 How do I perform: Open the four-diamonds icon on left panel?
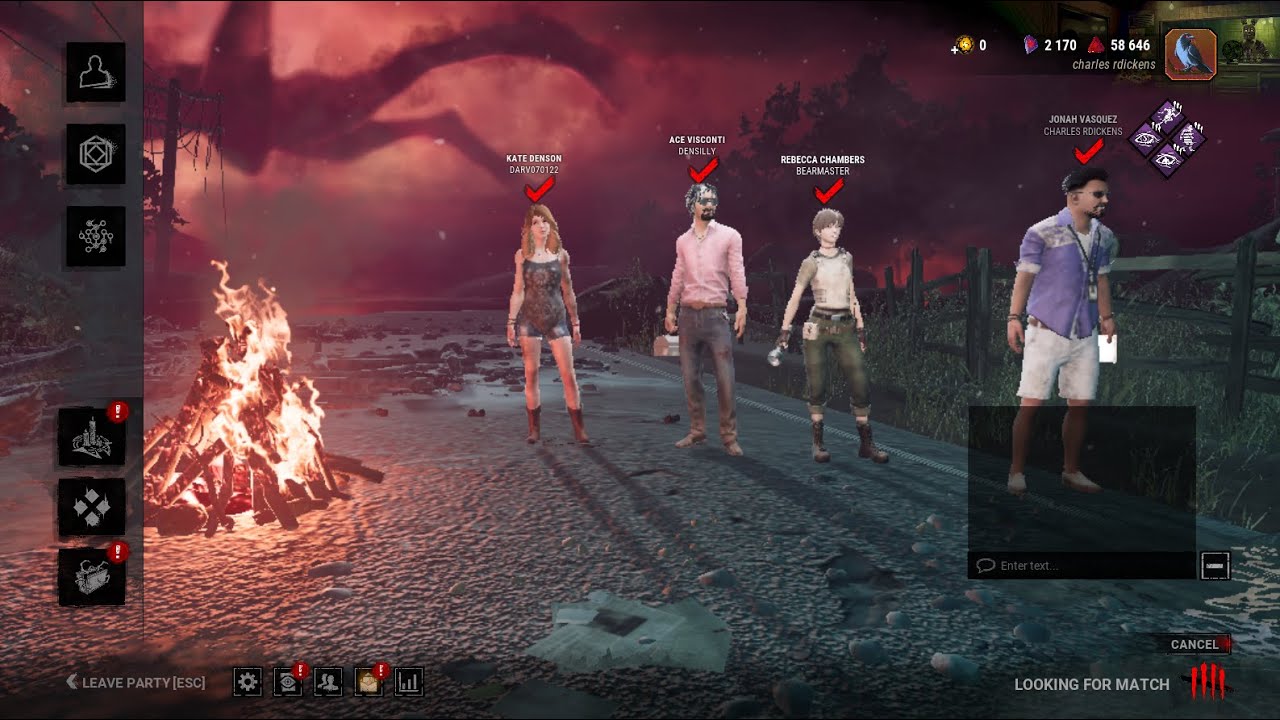tap(92, 507)
